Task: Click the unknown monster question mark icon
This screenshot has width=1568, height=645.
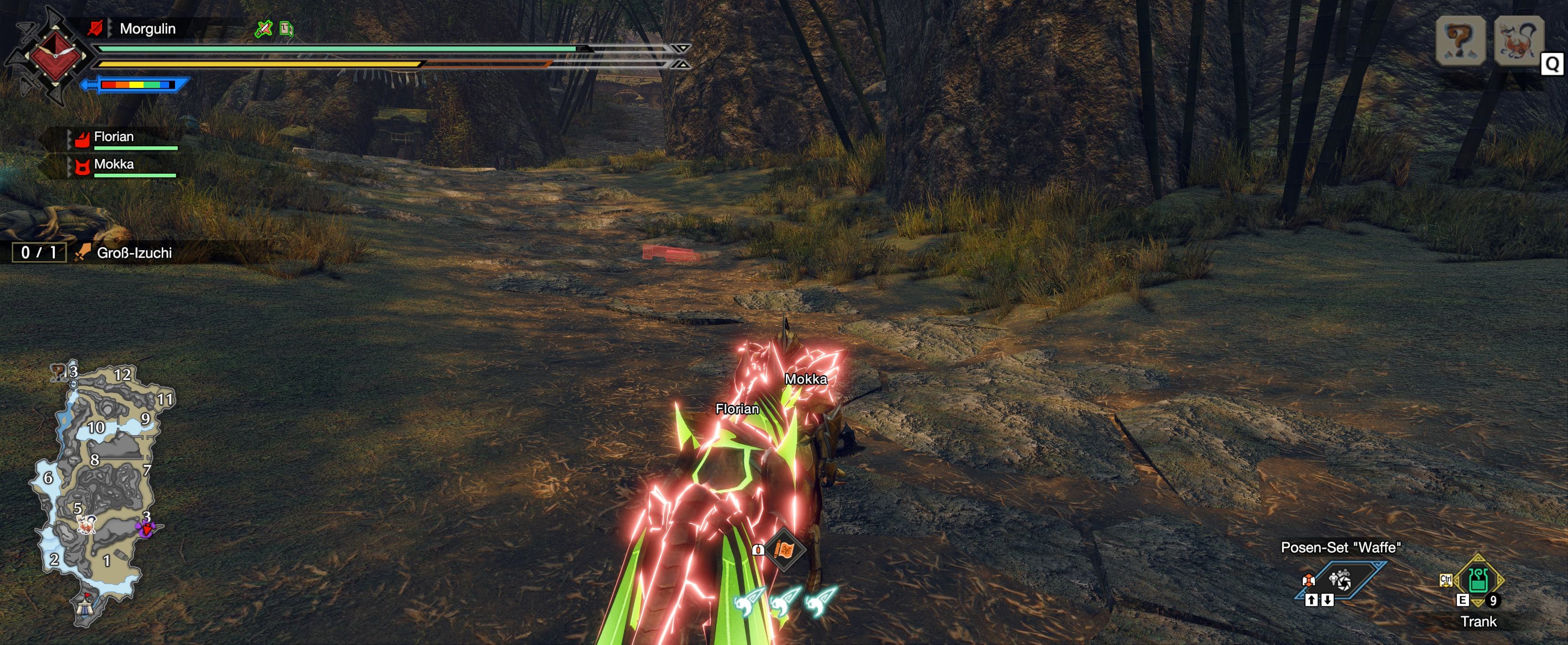Action: click(x=1460, y=41)
